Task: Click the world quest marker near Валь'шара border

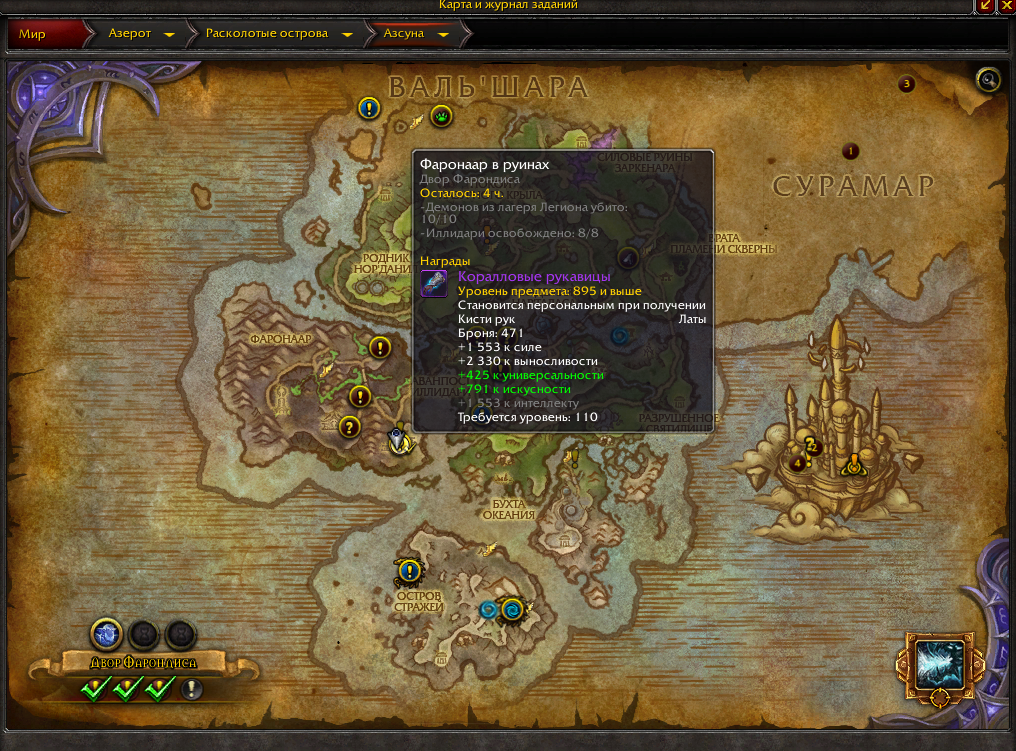Action: pyautogui.click(x=368, y=108)
